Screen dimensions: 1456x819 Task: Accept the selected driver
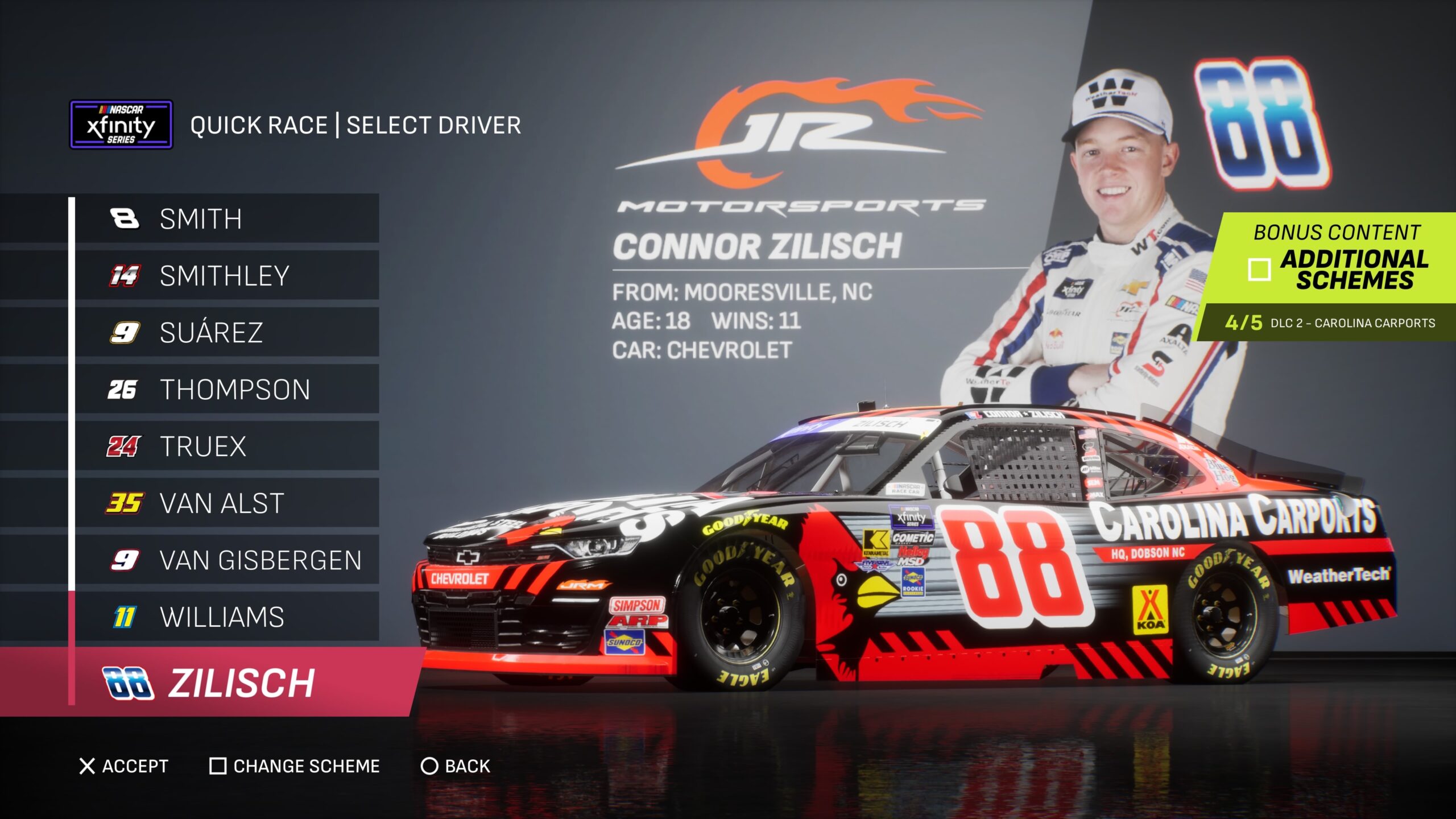point(124,766)
